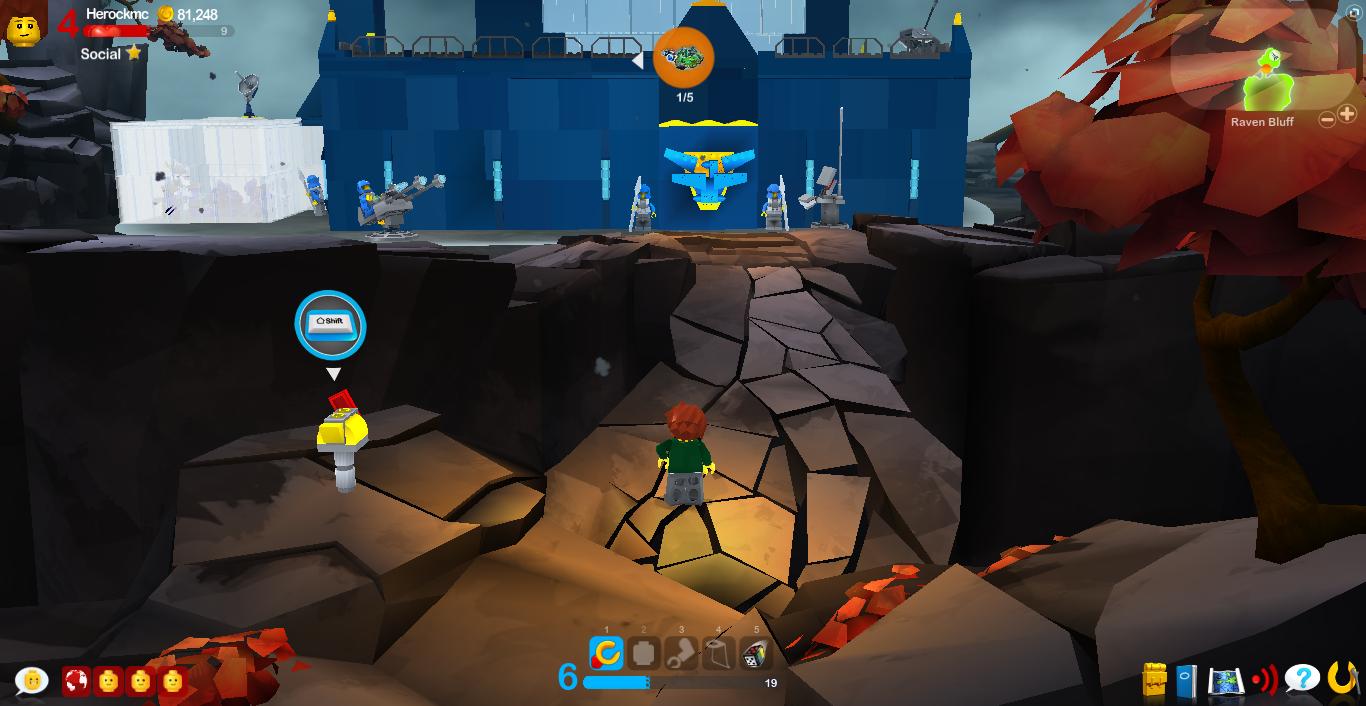Select the dice item in slot 5

click(x=755, y=653)
